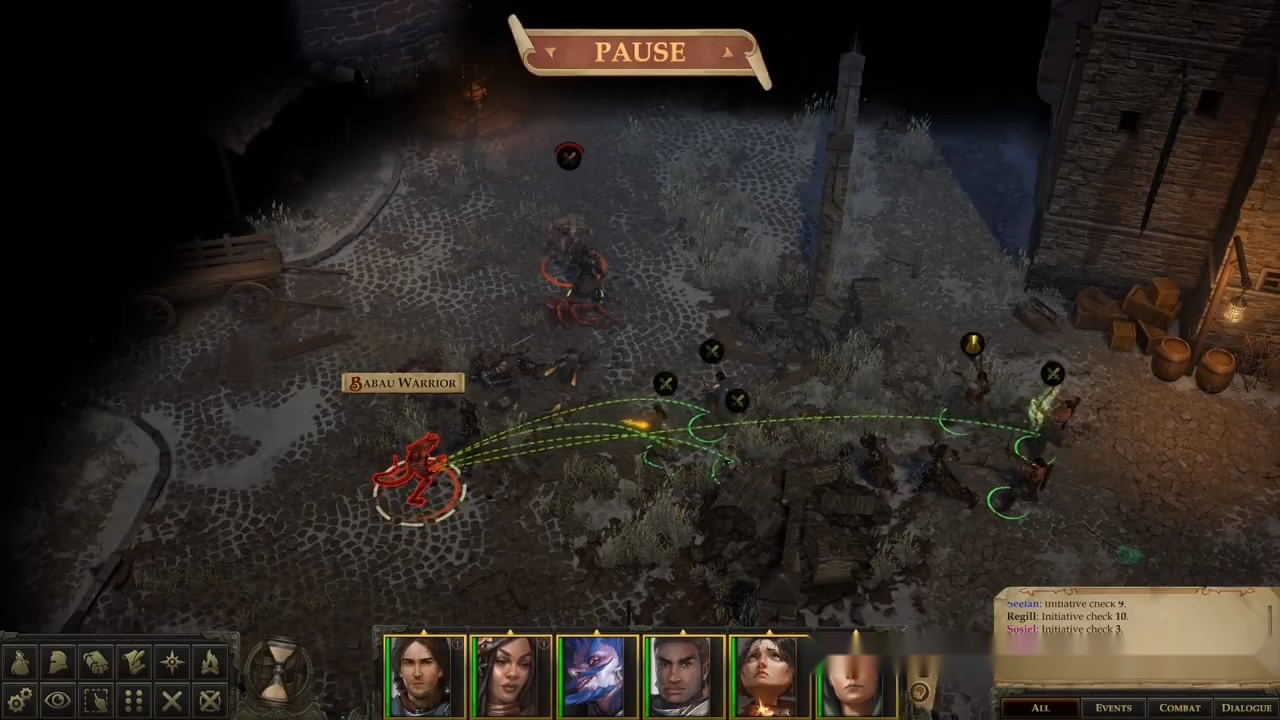1280x720 pixels.
Task: Switch combat log to Events tab
Action: point(1113,708)
